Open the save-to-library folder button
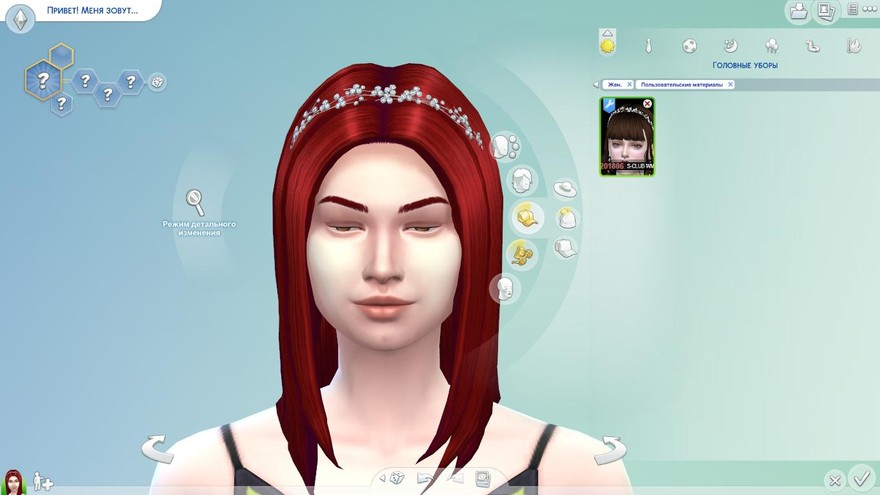880x495 pixels. (799, 11)
